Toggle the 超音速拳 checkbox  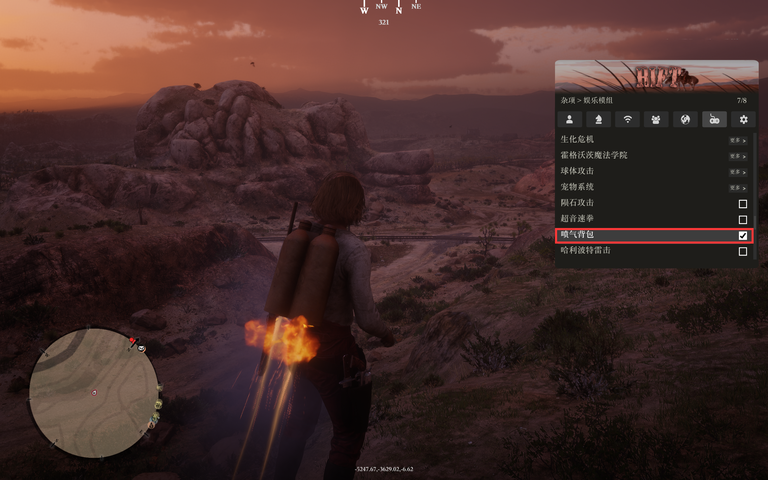743,219
